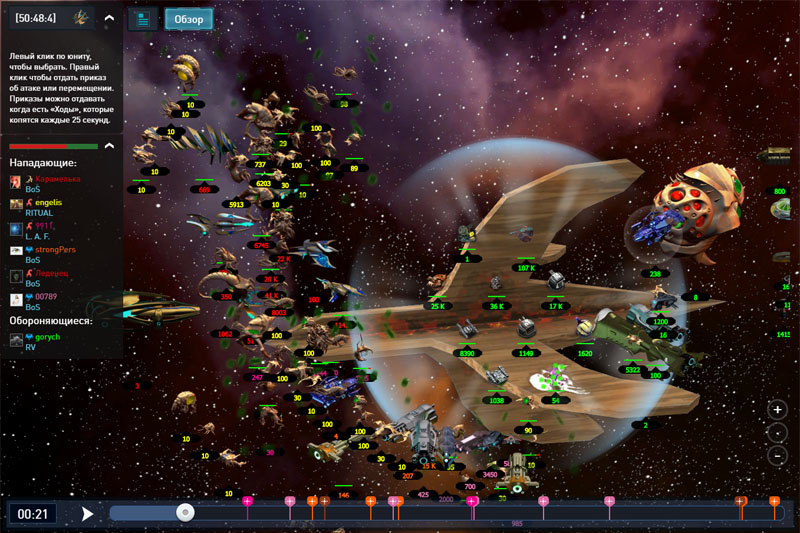This screenshot has height=533, width=800.
Task: Zoom in with the plus button
Action: click(777, 410)
